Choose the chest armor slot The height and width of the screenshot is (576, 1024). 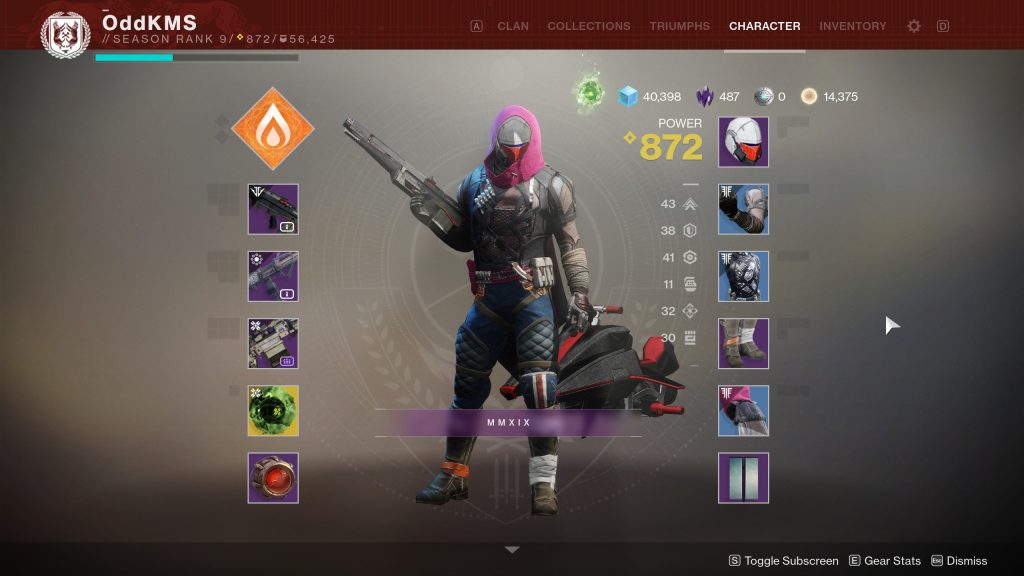tap(743, 276)
